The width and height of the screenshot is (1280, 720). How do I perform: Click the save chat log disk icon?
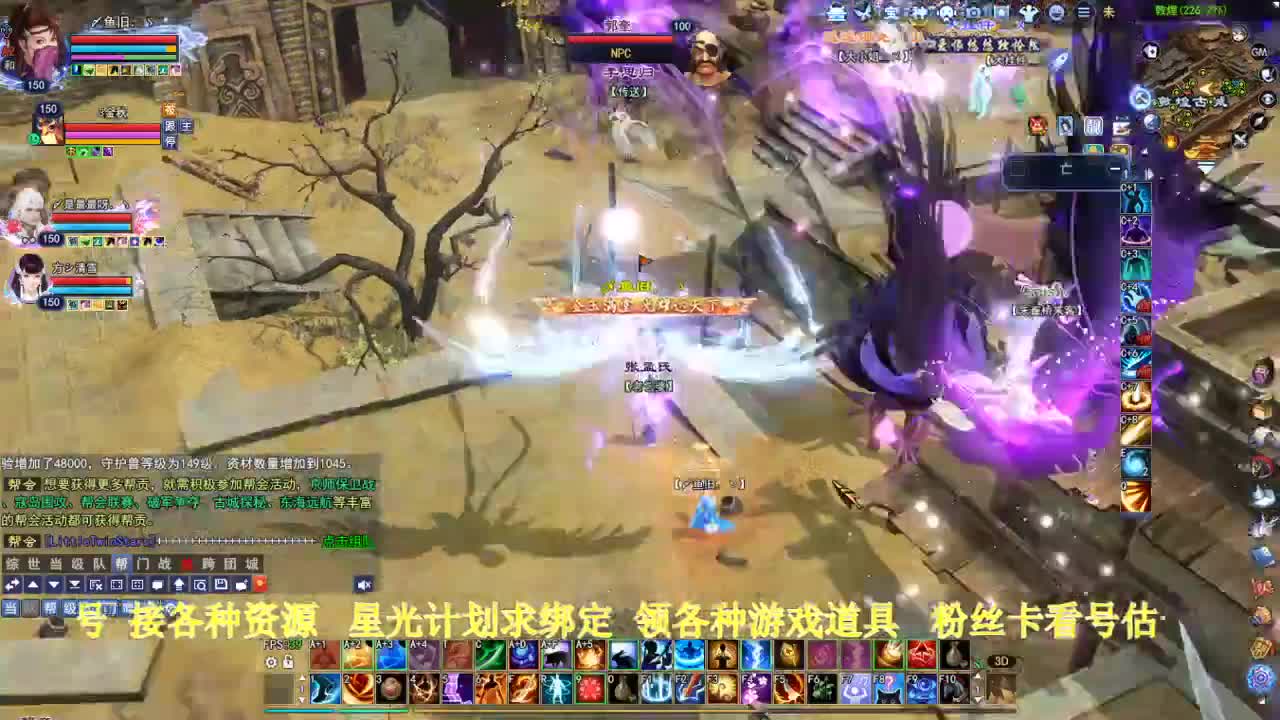[x=222, y=585]
